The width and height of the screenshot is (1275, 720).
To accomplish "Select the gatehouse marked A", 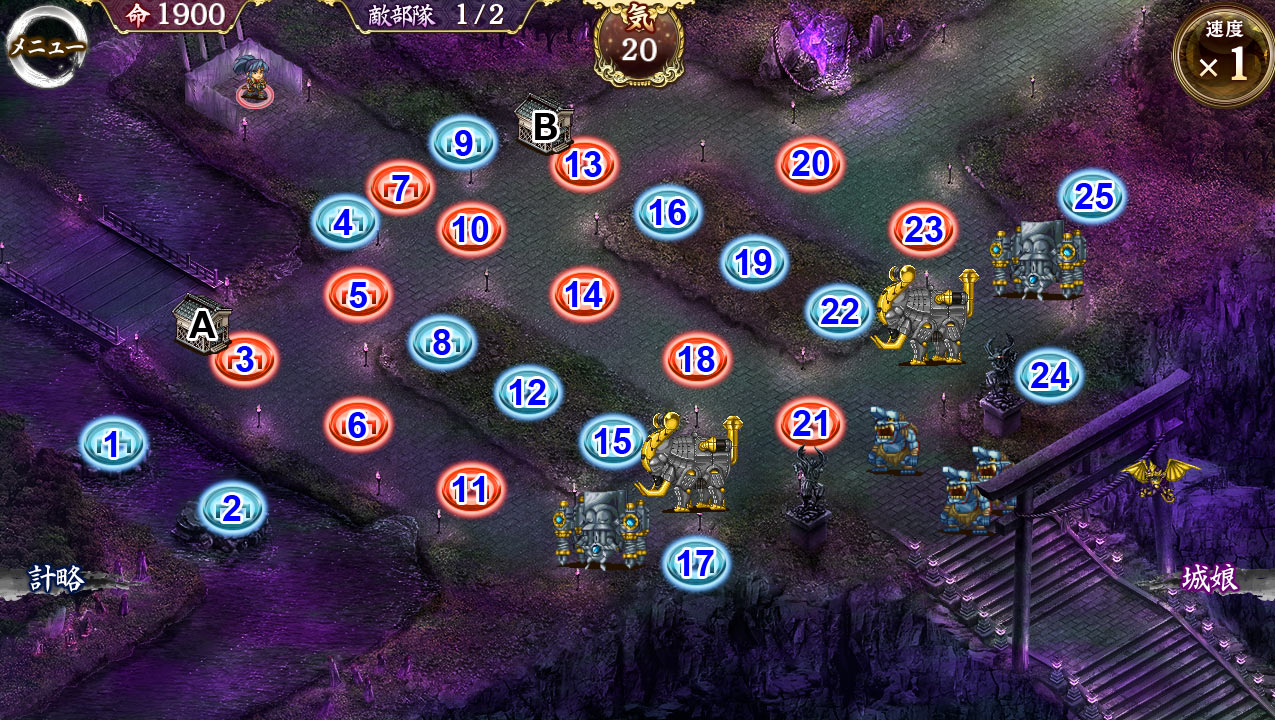I will (201, 323).
